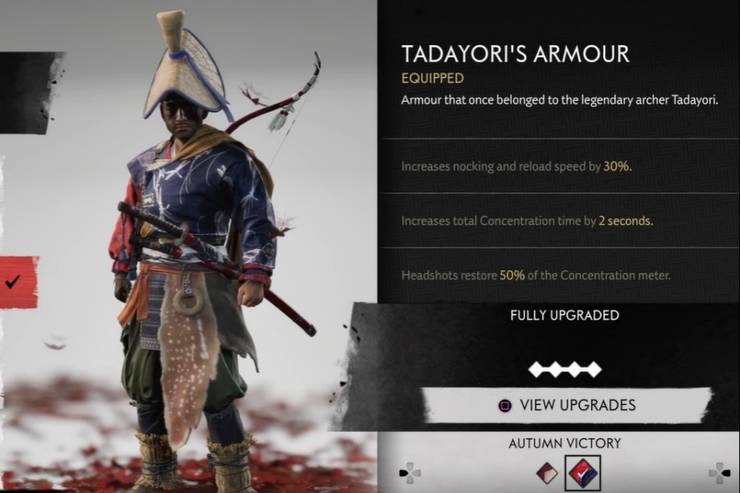740x493 pixels.
Task: Click the red equipped checkmark list entry
Action: coord(18,282)
